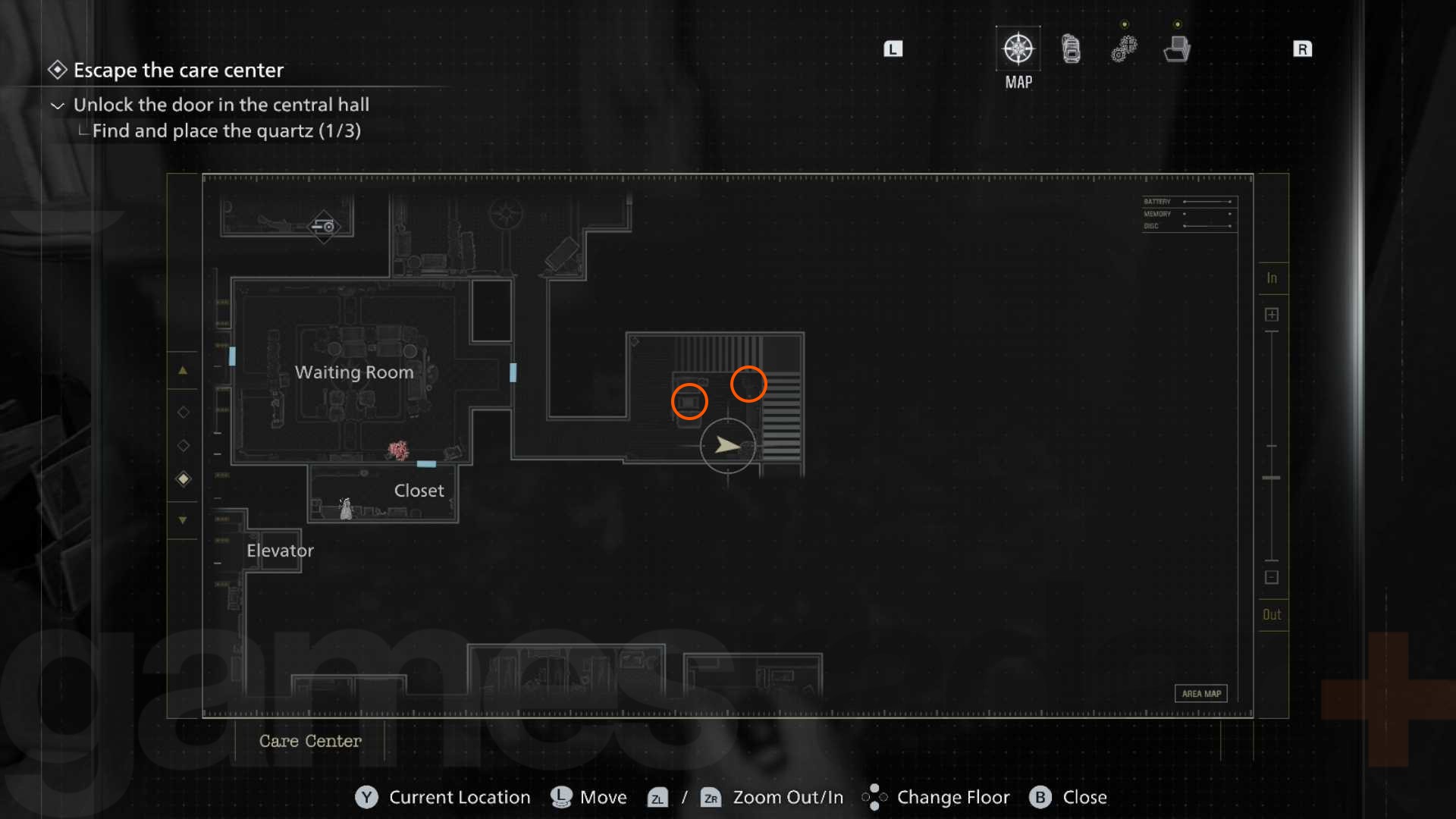1456x819 pixels.
Task: Open the crafting gears icon
Action: (x=1123, y=47)
